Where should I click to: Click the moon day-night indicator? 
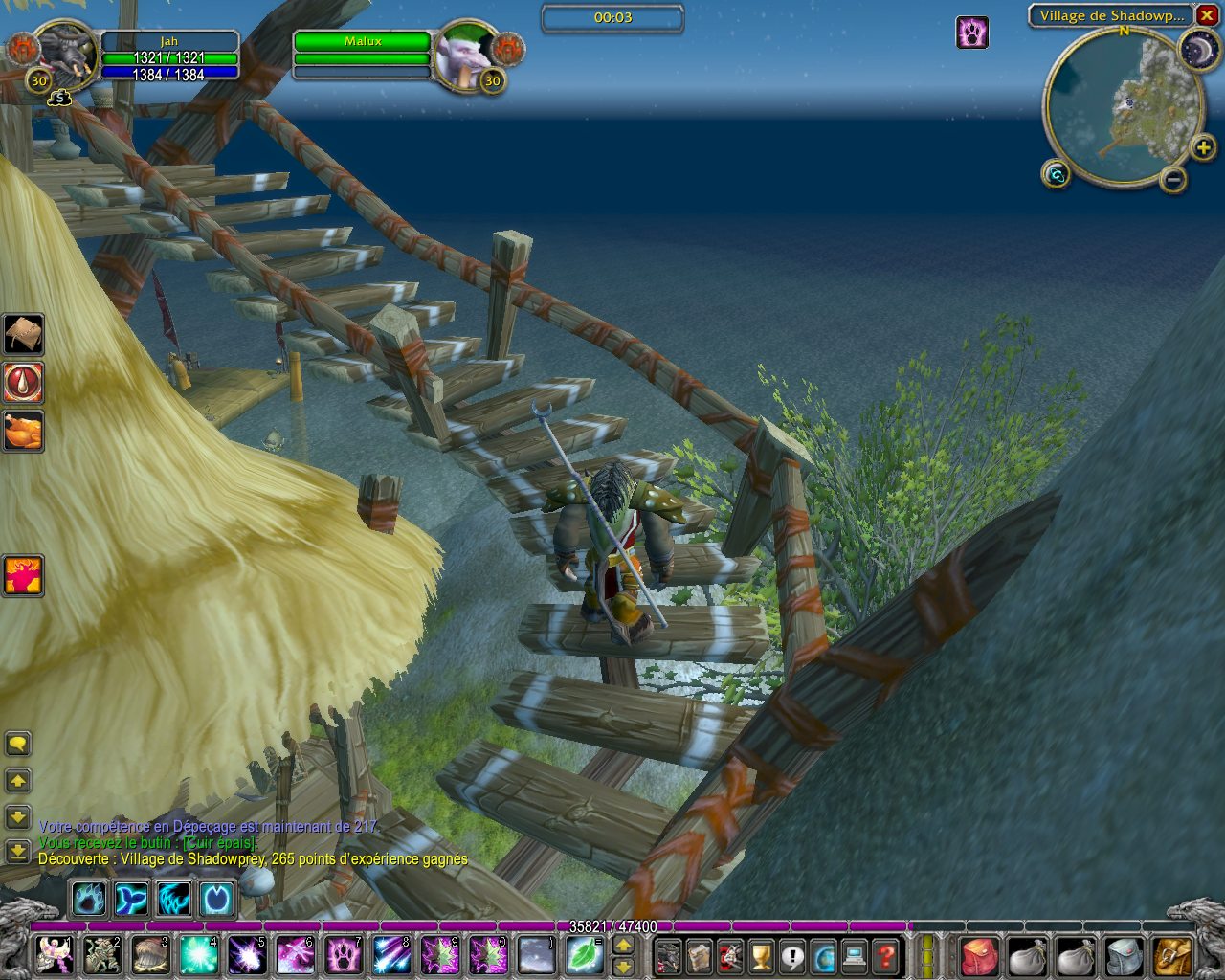(1198, 49)
